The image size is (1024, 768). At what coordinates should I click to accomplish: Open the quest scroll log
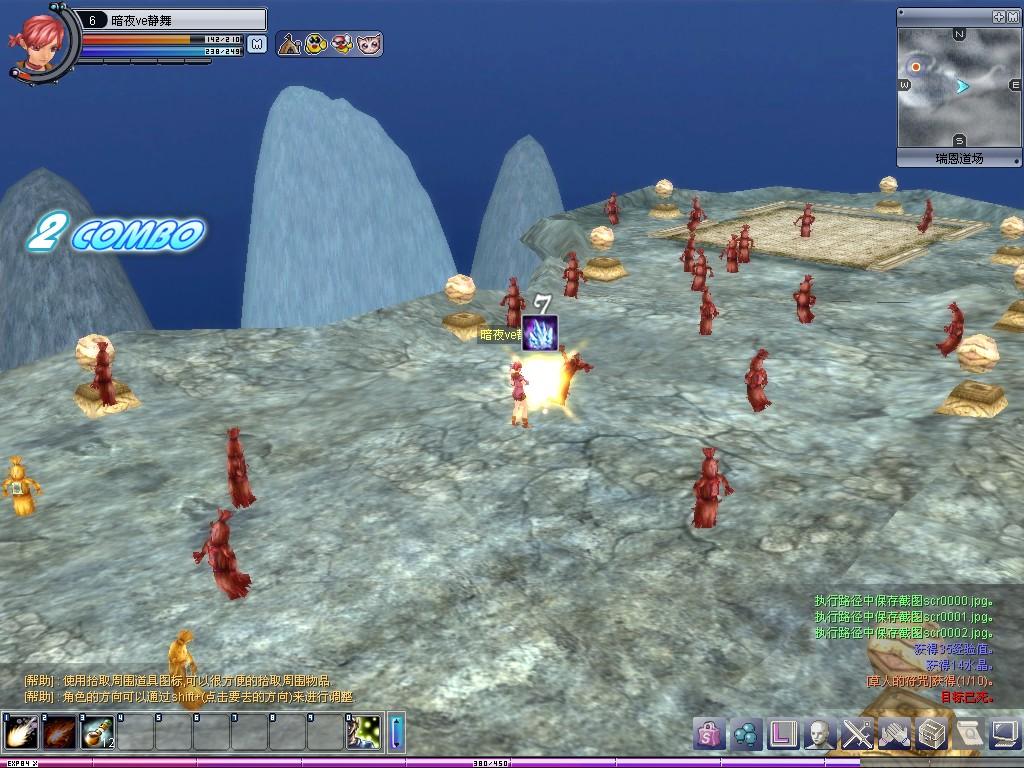pyautogui.click(x=967, y=734)
